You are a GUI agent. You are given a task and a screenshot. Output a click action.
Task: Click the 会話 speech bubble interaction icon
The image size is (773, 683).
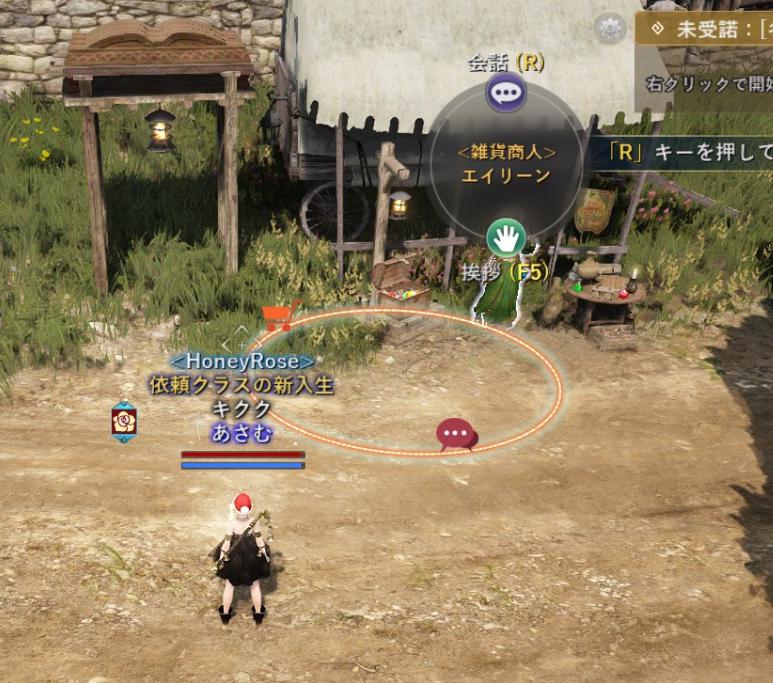506,94
